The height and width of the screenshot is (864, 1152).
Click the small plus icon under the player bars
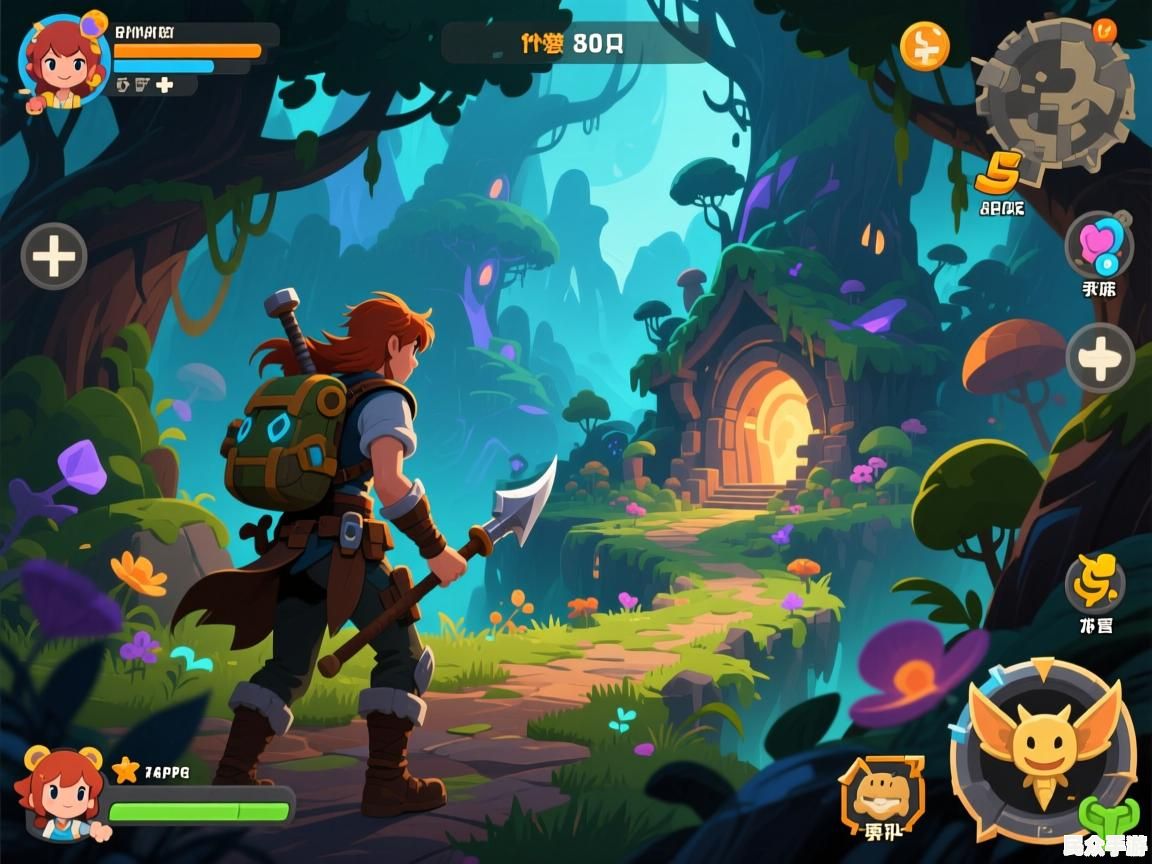coord(164,86)
